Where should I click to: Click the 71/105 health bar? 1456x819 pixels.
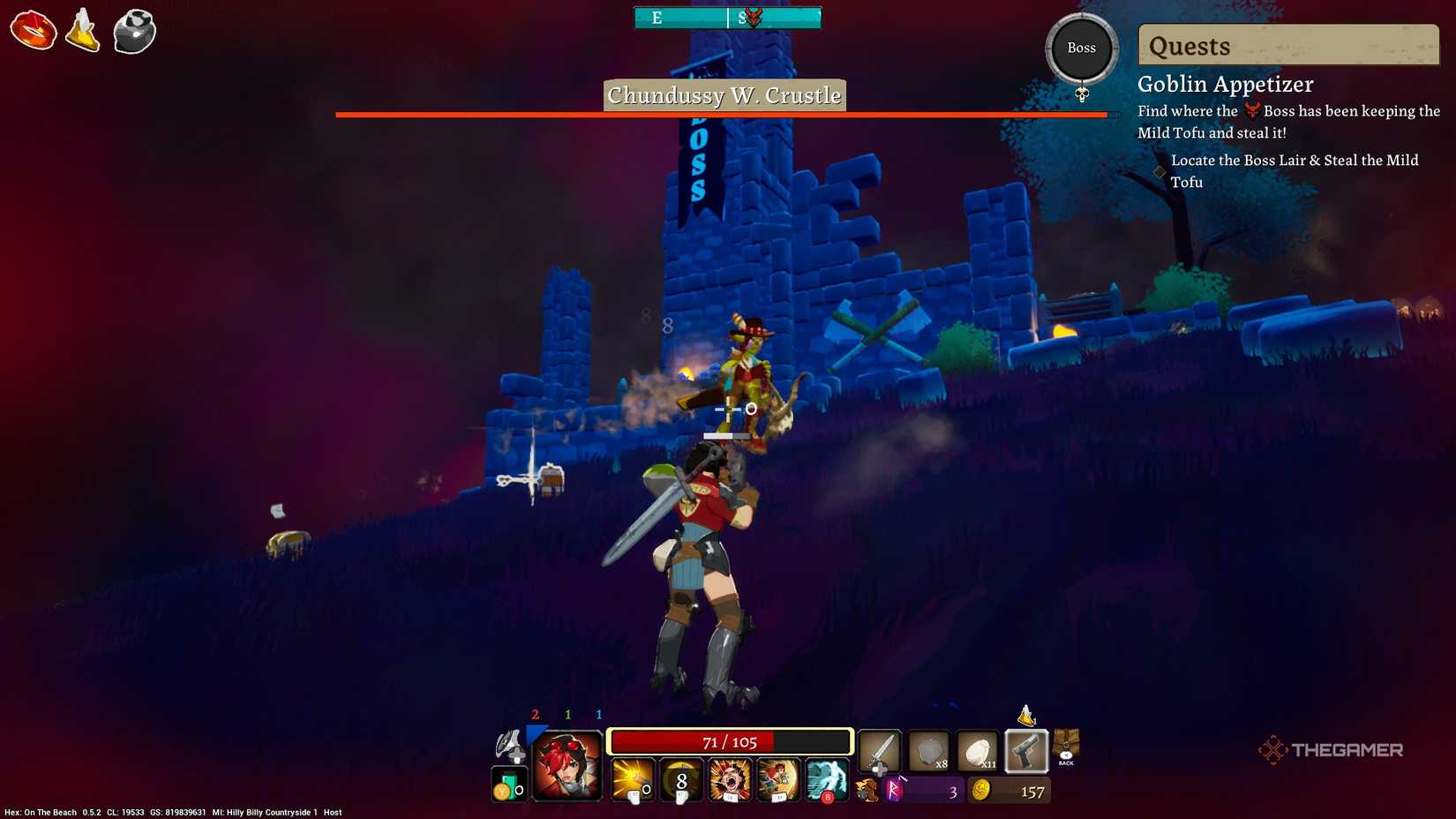click(x=730, y=741)
